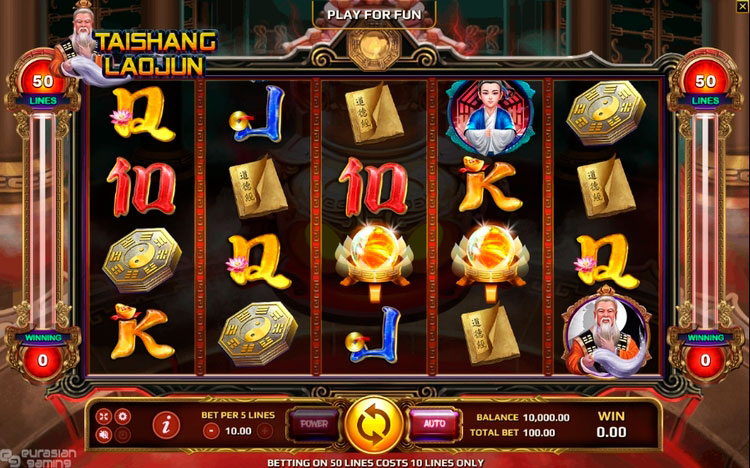Toggle fullscreen with the arrows icon
The image size is (750, 468).
pyautogui.click(x=106, y=415)
